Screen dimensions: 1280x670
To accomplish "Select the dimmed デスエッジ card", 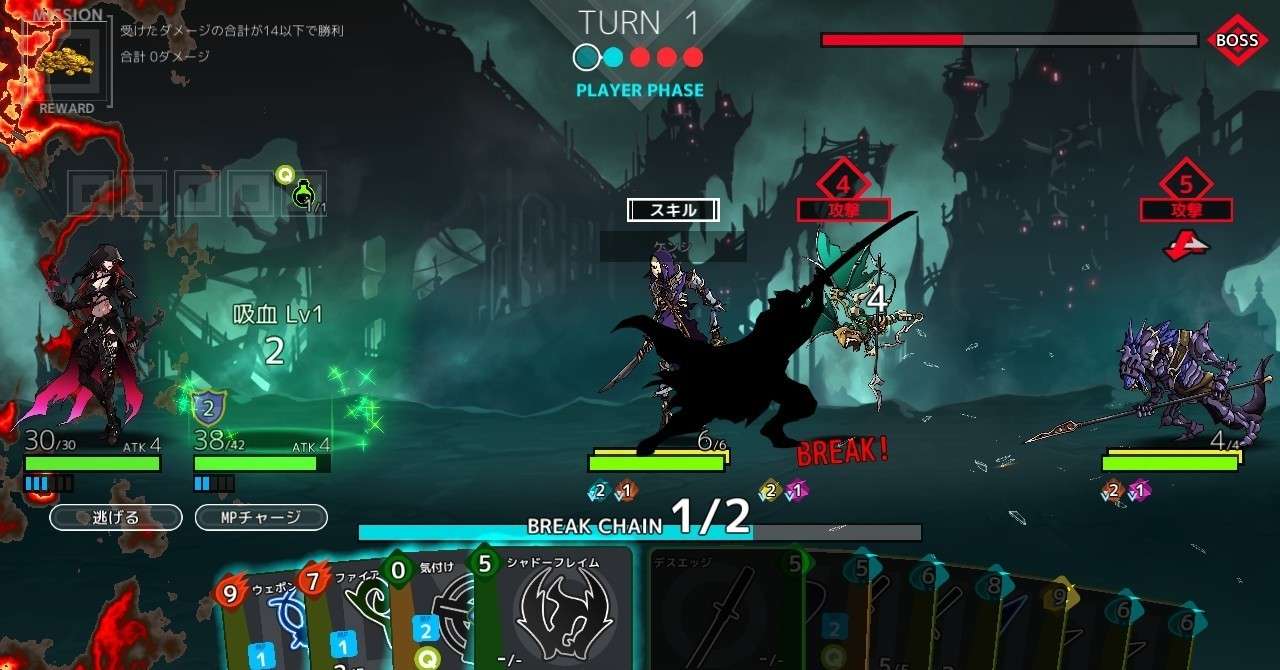I will [x=725, y=612].
